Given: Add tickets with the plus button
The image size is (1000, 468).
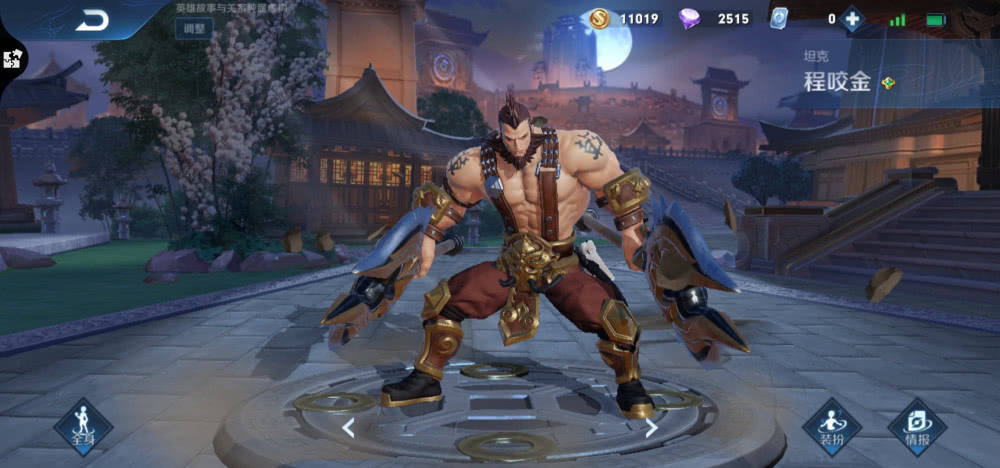Looking at the screenshot, I should pos(852,18).
